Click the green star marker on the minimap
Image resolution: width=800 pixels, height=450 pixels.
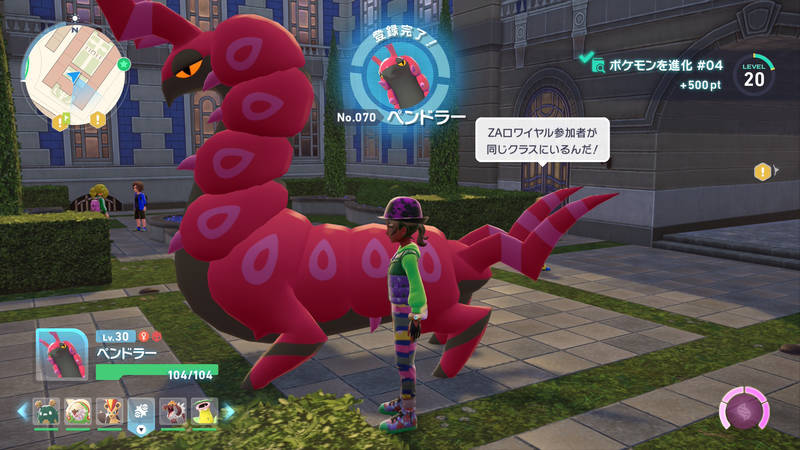point(123,64)
